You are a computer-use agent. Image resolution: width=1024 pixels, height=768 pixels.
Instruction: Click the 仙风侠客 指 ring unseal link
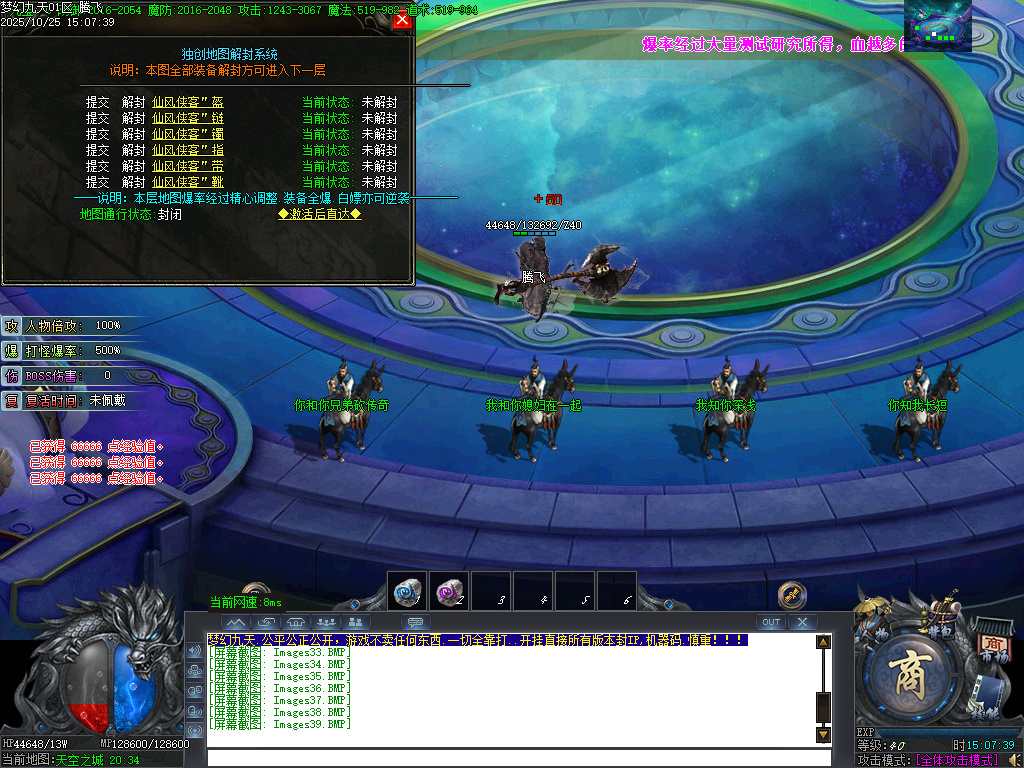tap(188, 150)
